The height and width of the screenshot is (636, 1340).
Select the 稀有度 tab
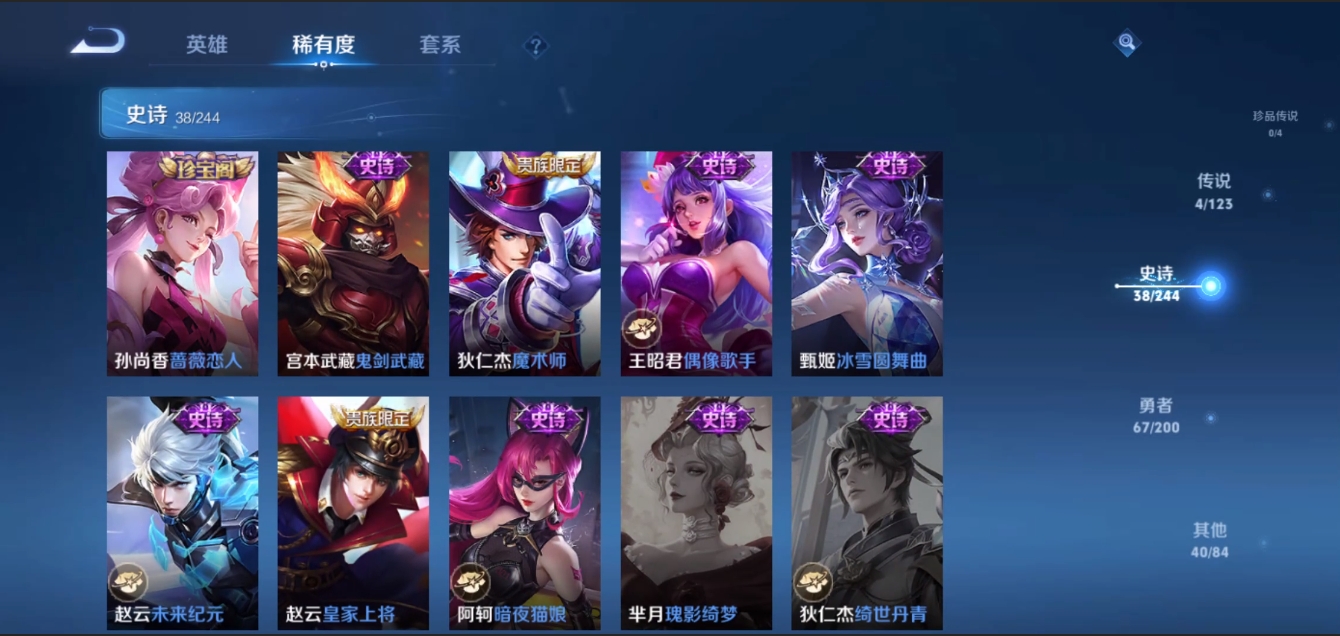pyautogui.click(x=323, y=45)
